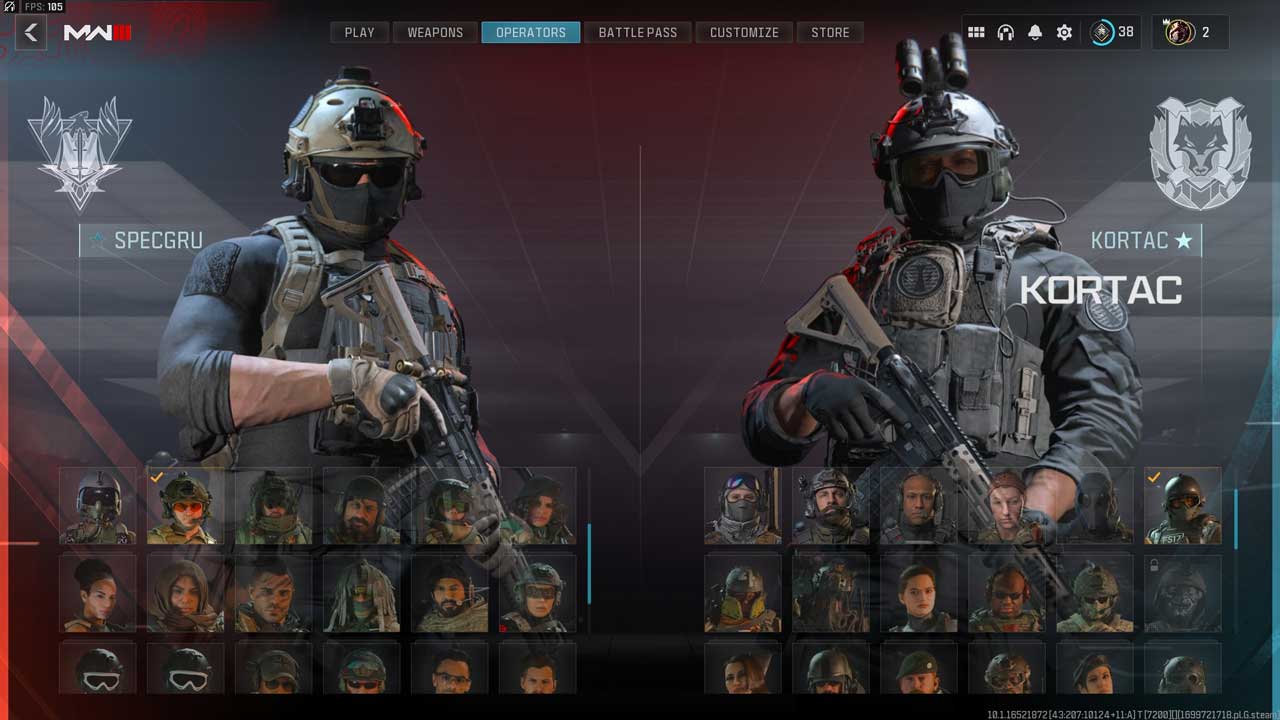Select the checkmarked SPECGRU operator with orange goggles
Image resolution: width=1280 pixels, height=720 pixels.
pyautogui.click(x=186, y=506)
